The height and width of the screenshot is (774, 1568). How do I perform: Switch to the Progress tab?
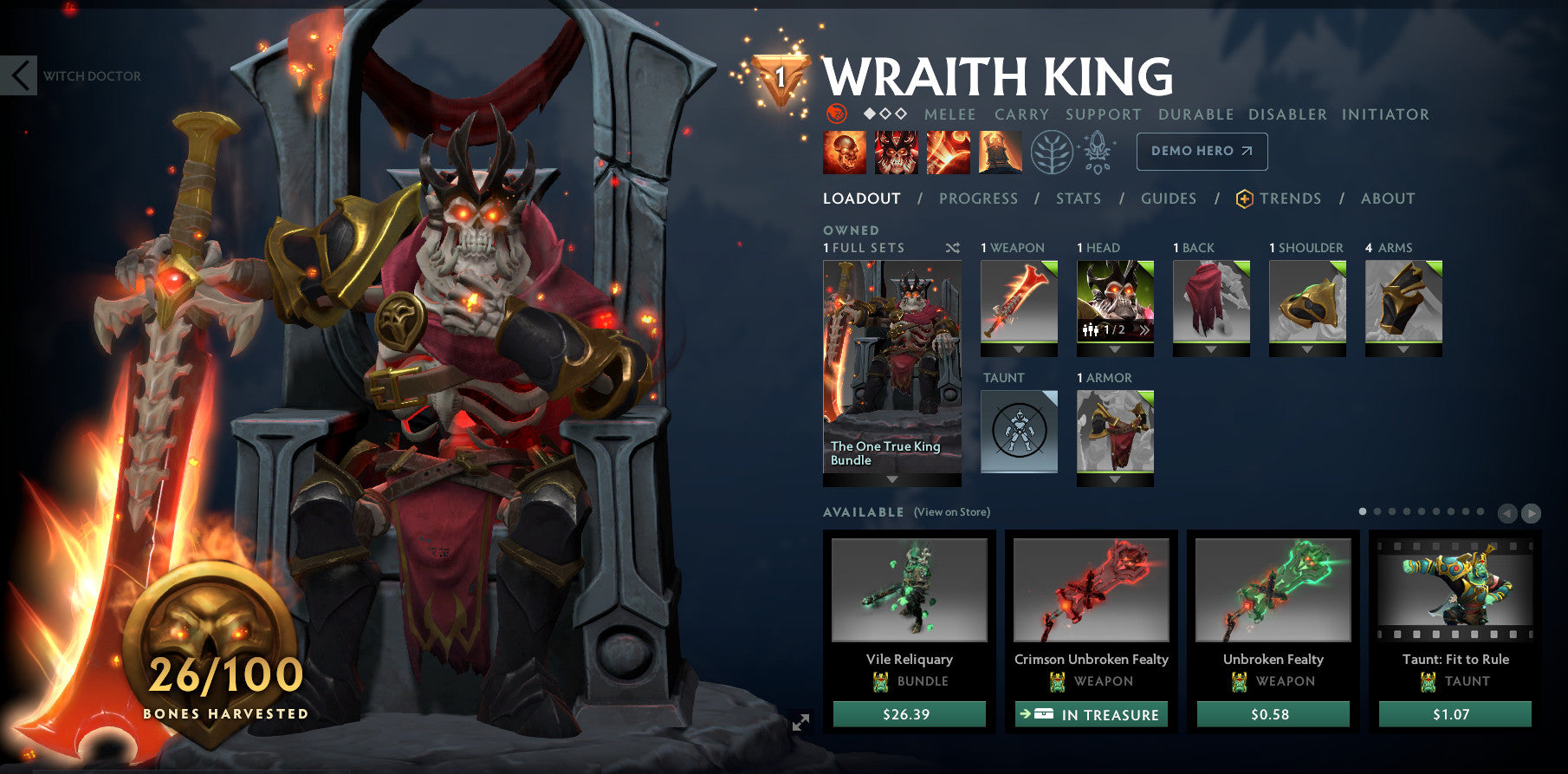pyautogui.click(x=977, y=198)
